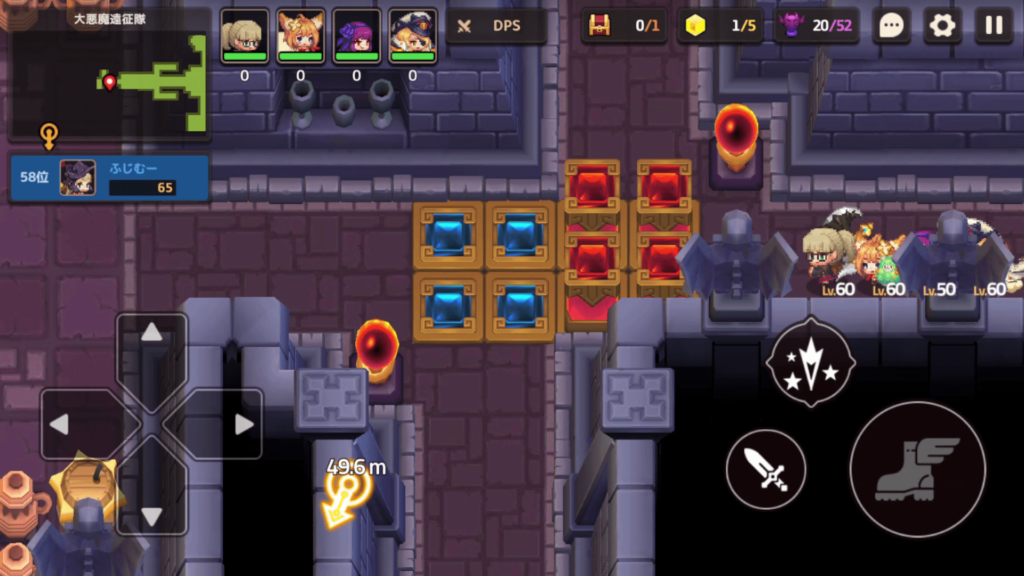This screenshot has width=1024, height=576.
Task: Open the chat speech bubble
Action: click(x=890, y=26)
